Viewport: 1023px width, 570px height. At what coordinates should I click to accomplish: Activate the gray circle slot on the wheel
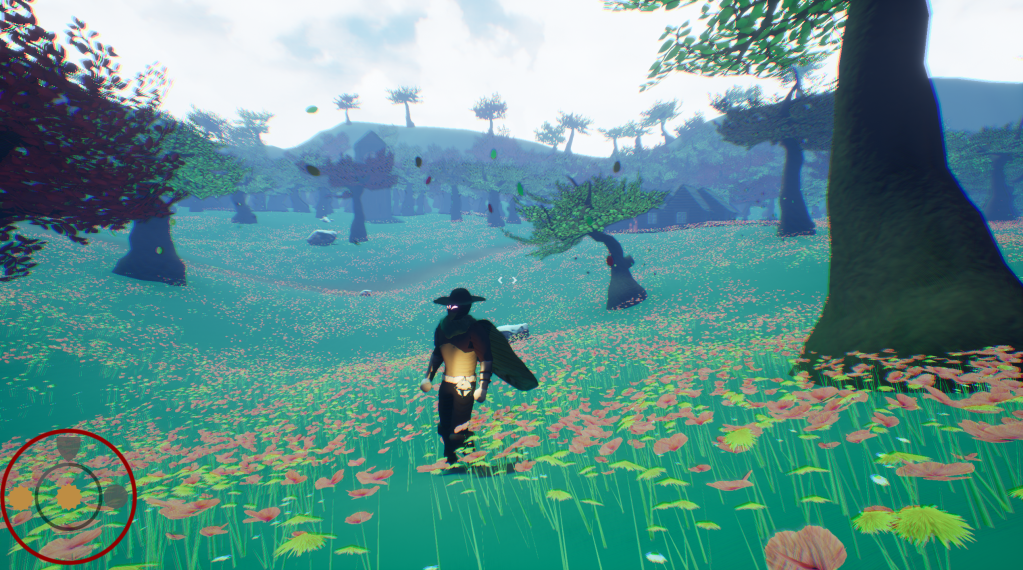coord(116,497)
